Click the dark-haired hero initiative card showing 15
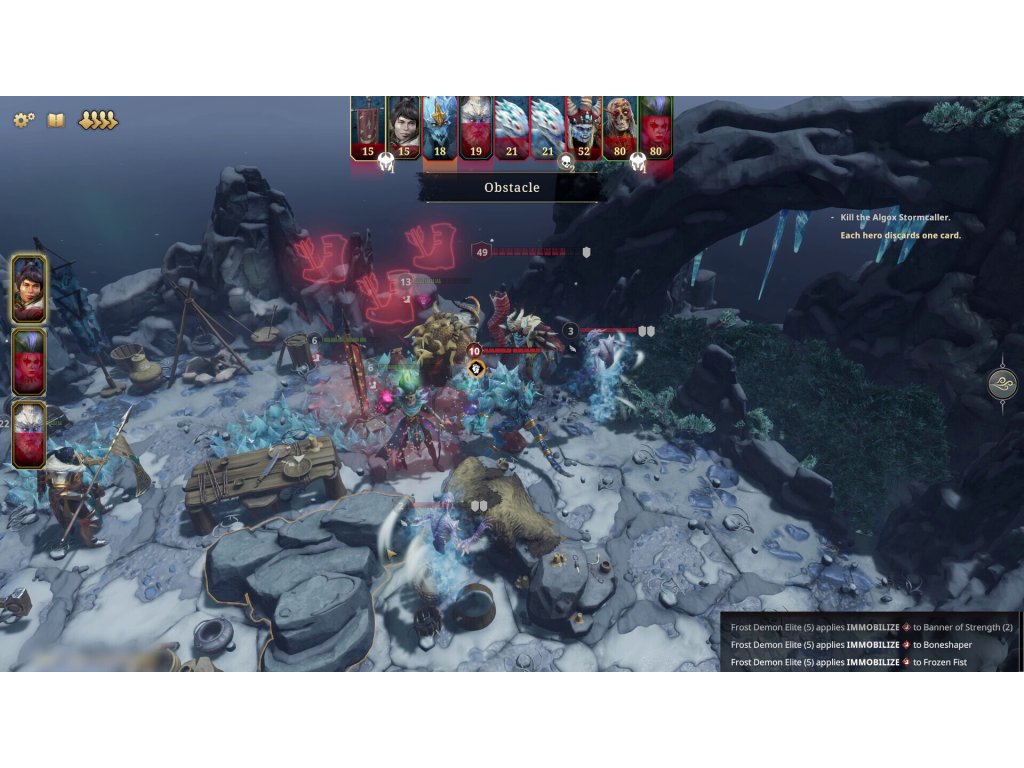Screen dimensions: 1024x768 tap(404, 127)
